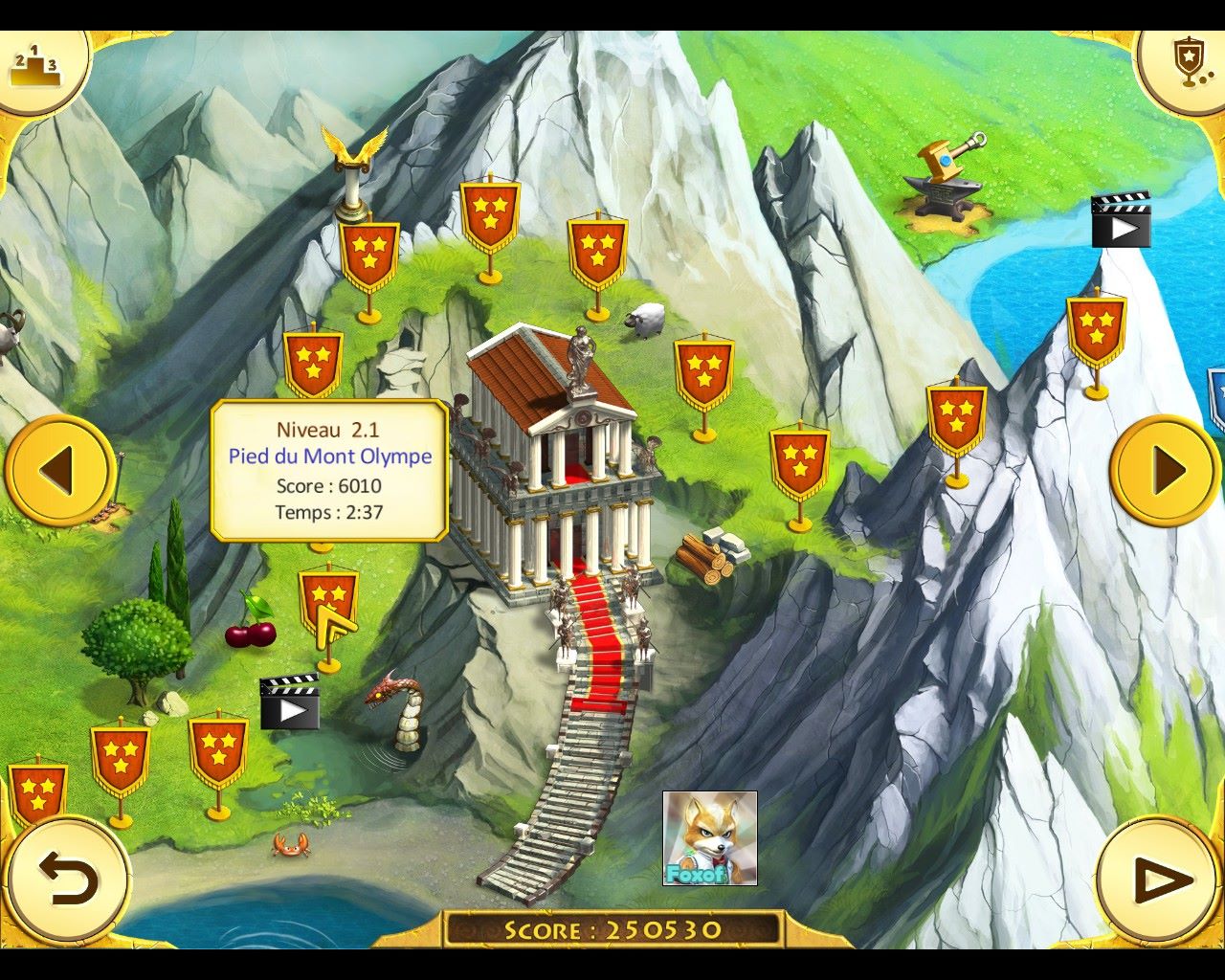Screen dimensions: 1225x980
Task: Go to the next map with right arrow
Action: point(1165,470)
